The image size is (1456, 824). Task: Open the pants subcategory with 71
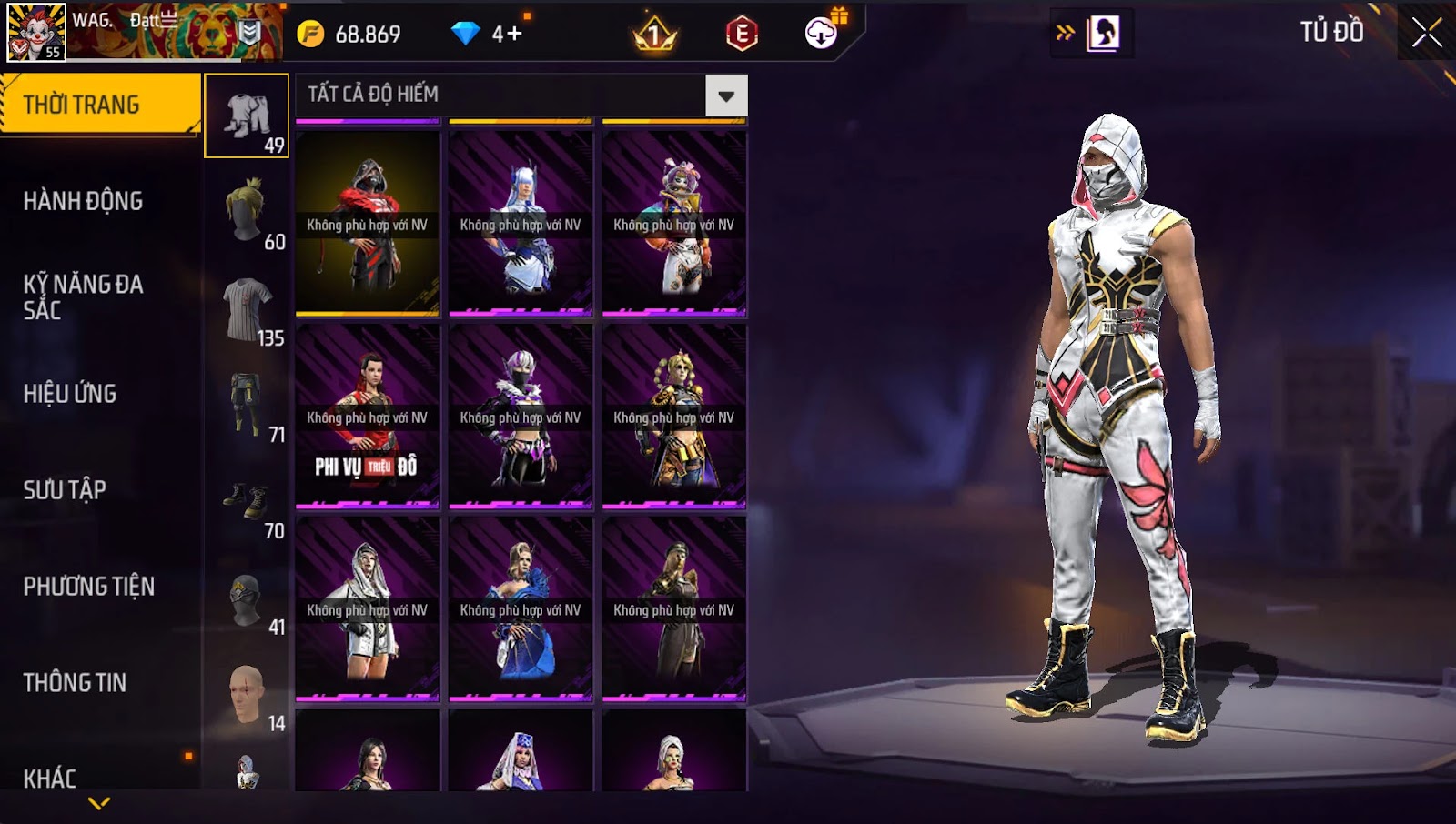point(247,407)
